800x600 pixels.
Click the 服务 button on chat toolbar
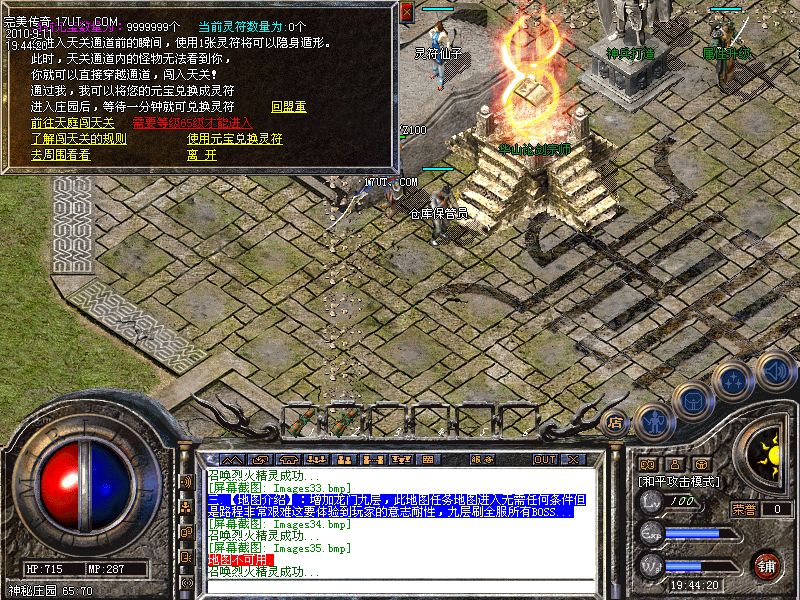pos(482,459)
